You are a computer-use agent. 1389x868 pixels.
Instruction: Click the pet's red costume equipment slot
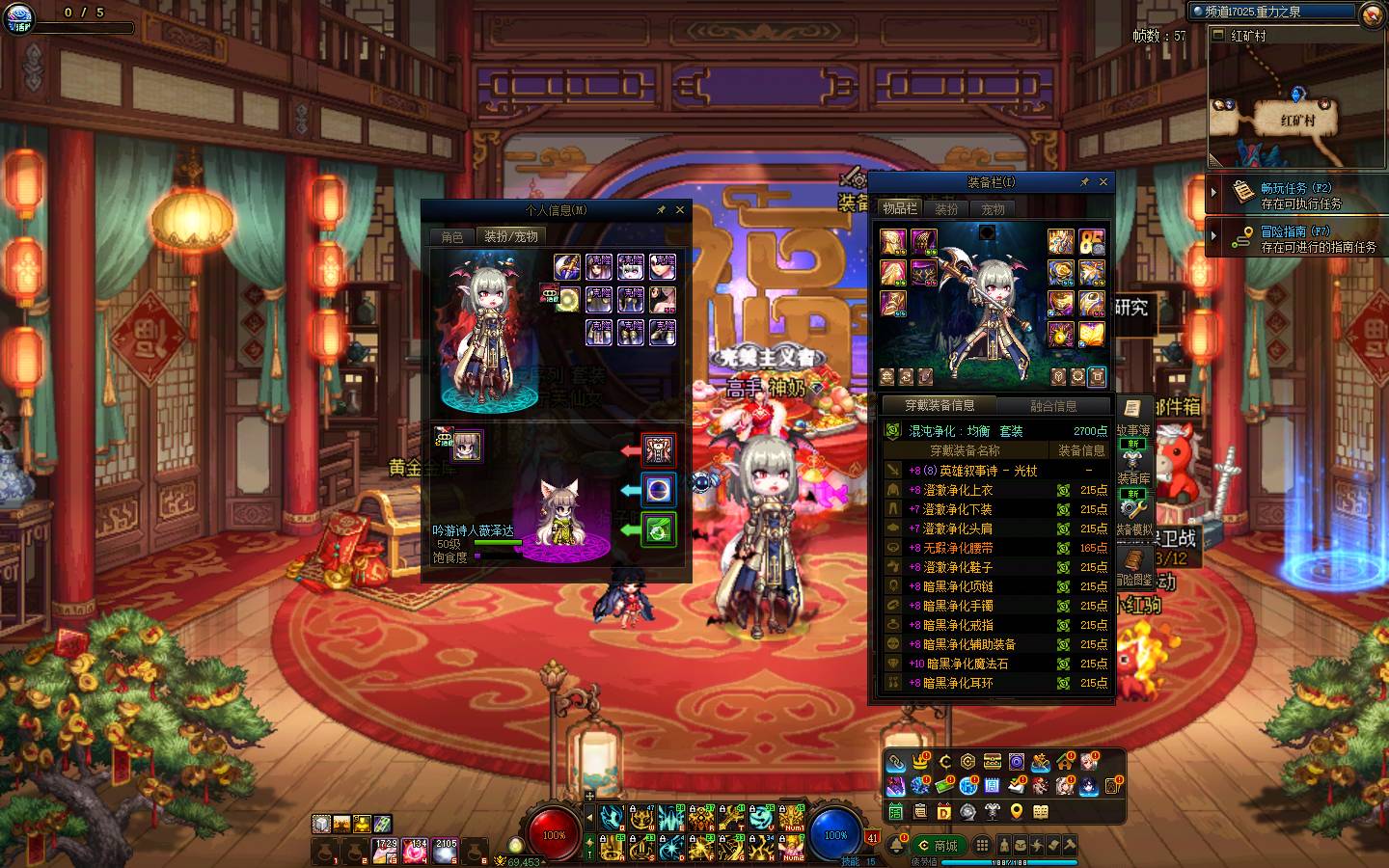coord(659,449)
